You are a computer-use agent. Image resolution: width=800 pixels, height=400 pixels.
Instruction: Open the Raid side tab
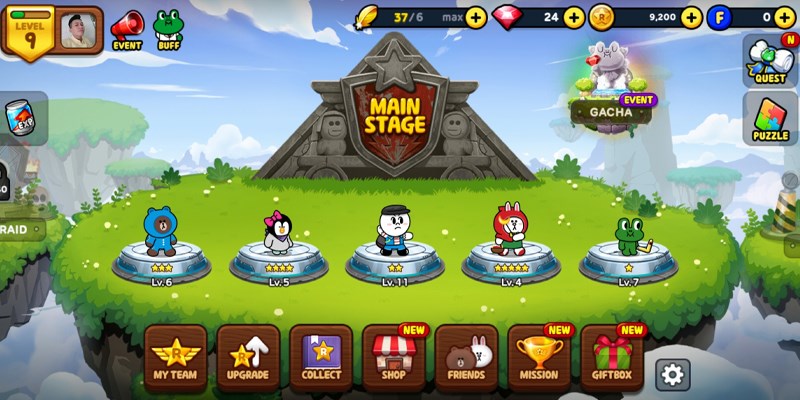point(20,228)
